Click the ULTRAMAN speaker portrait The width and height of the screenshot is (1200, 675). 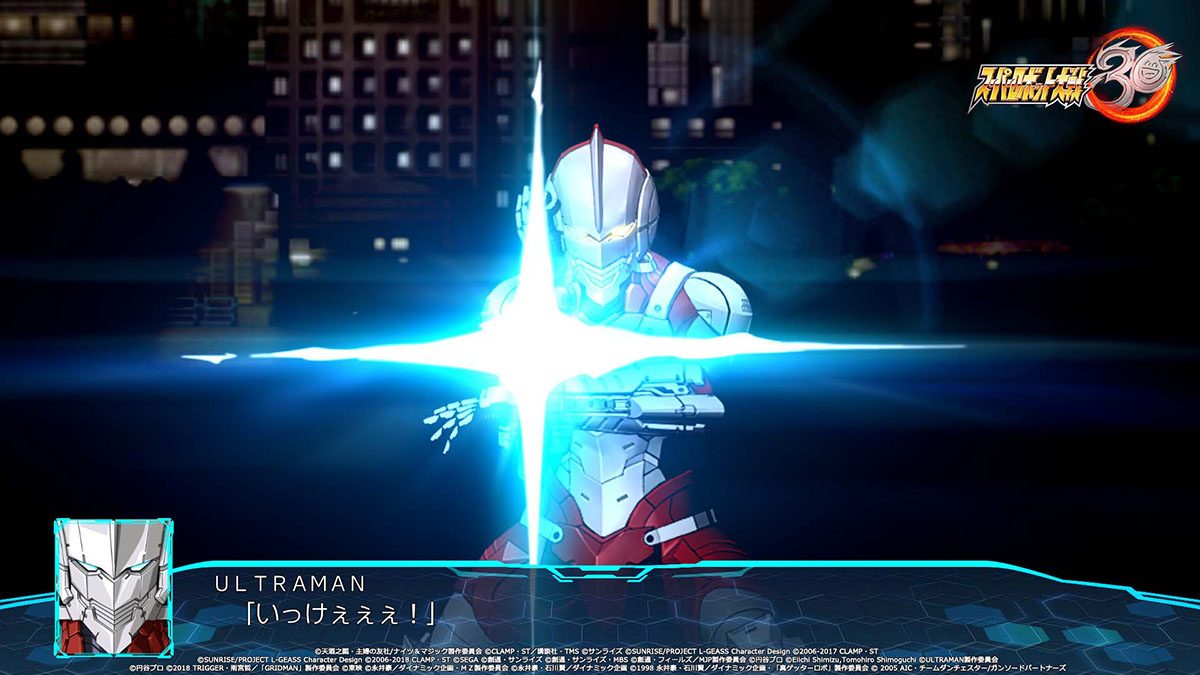[113, 586]
